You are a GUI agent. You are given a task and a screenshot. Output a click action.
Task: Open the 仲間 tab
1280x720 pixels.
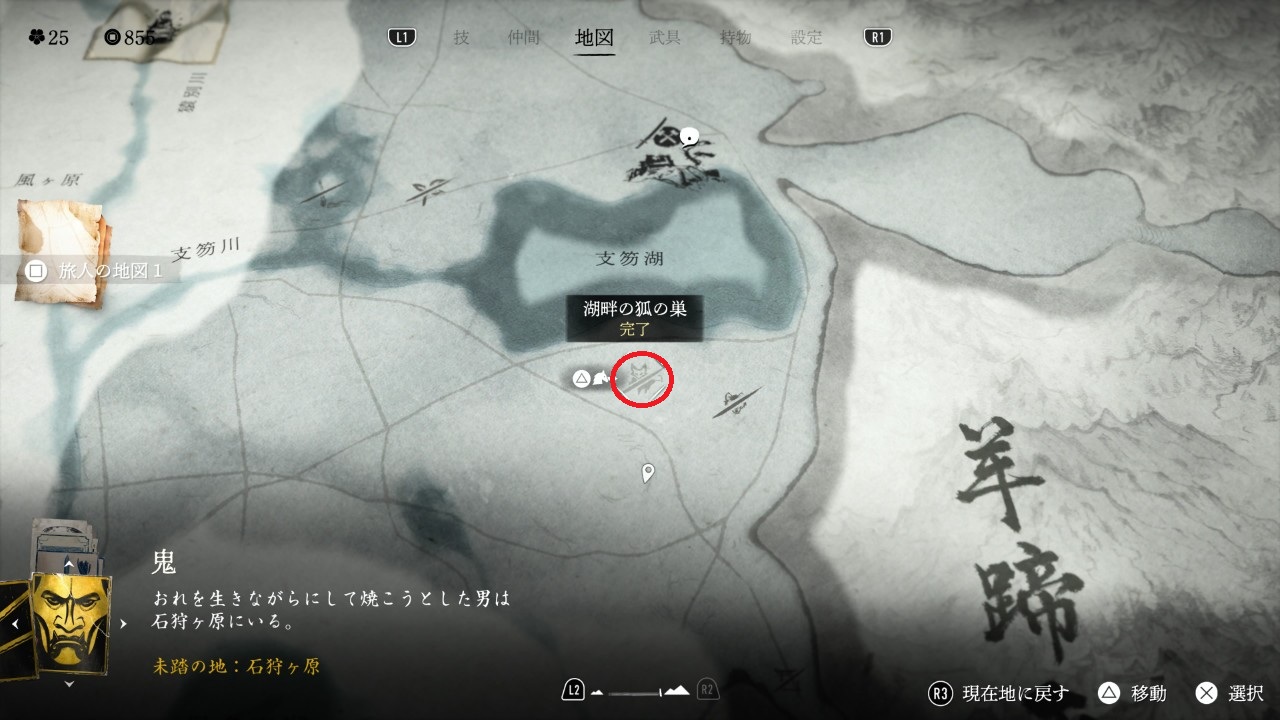point(524,38)
